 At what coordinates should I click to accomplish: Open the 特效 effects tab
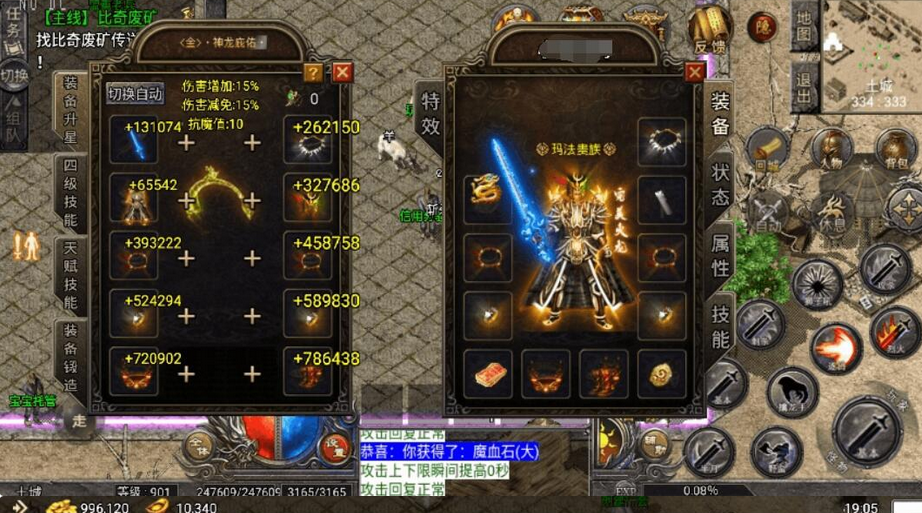(x=430, y=112)
